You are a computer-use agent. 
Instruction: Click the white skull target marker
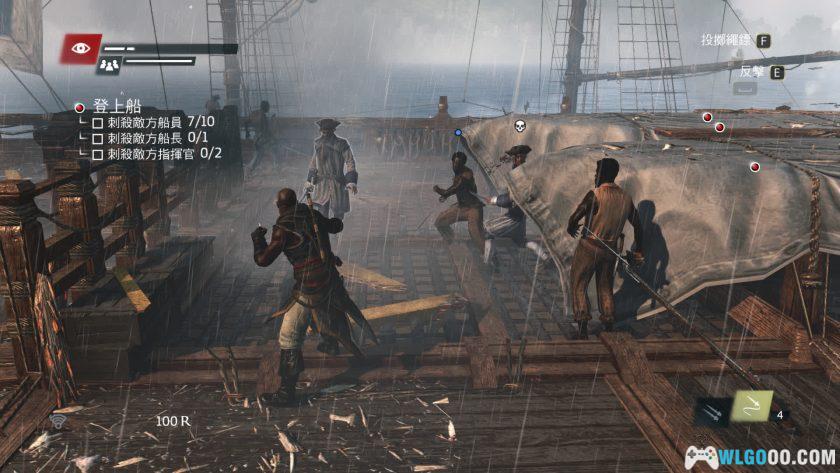pos(519,126)
